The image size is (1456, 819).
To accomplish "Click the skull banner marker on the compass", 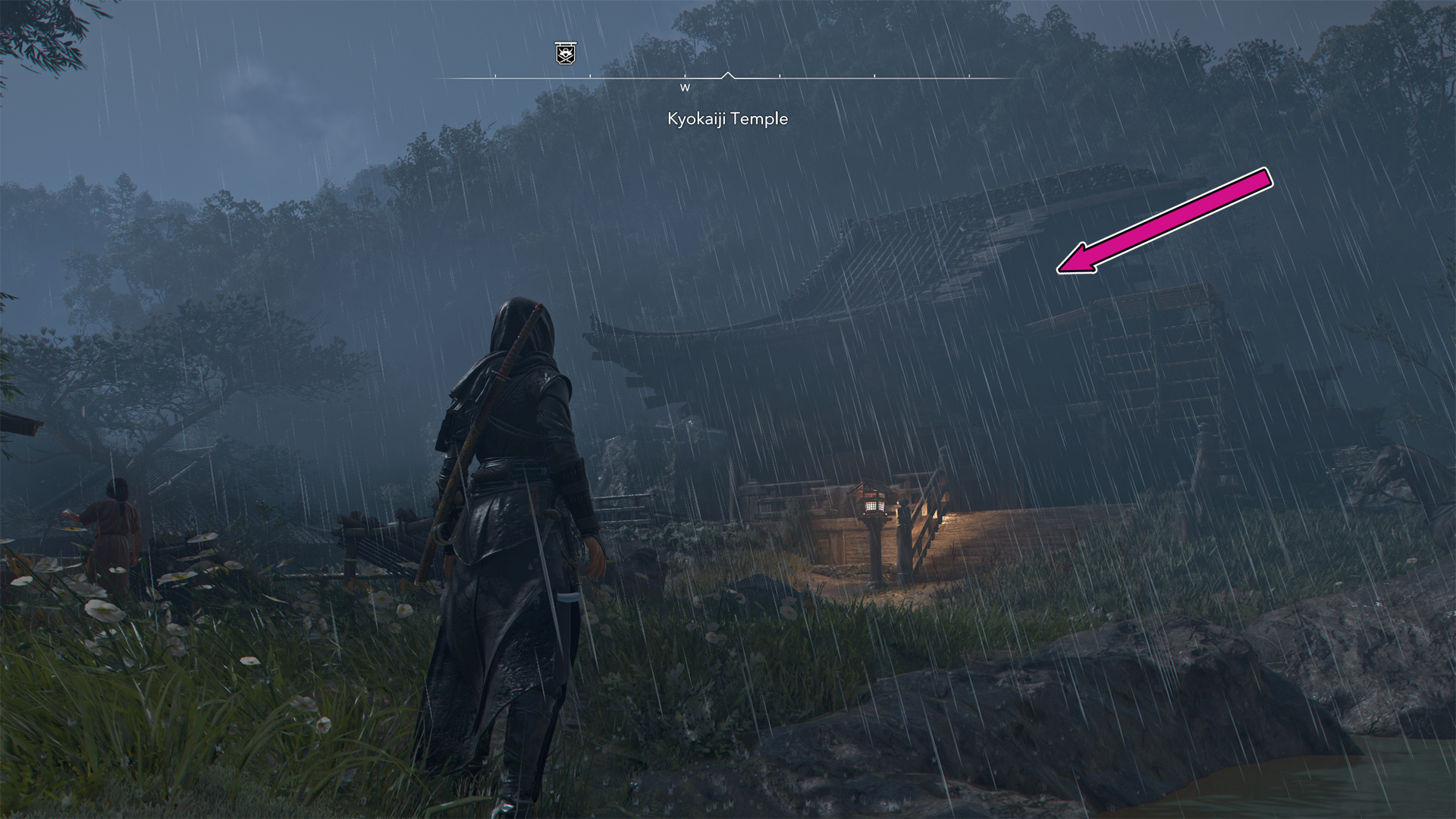I will pyautogui.click(x=564, y=53).
